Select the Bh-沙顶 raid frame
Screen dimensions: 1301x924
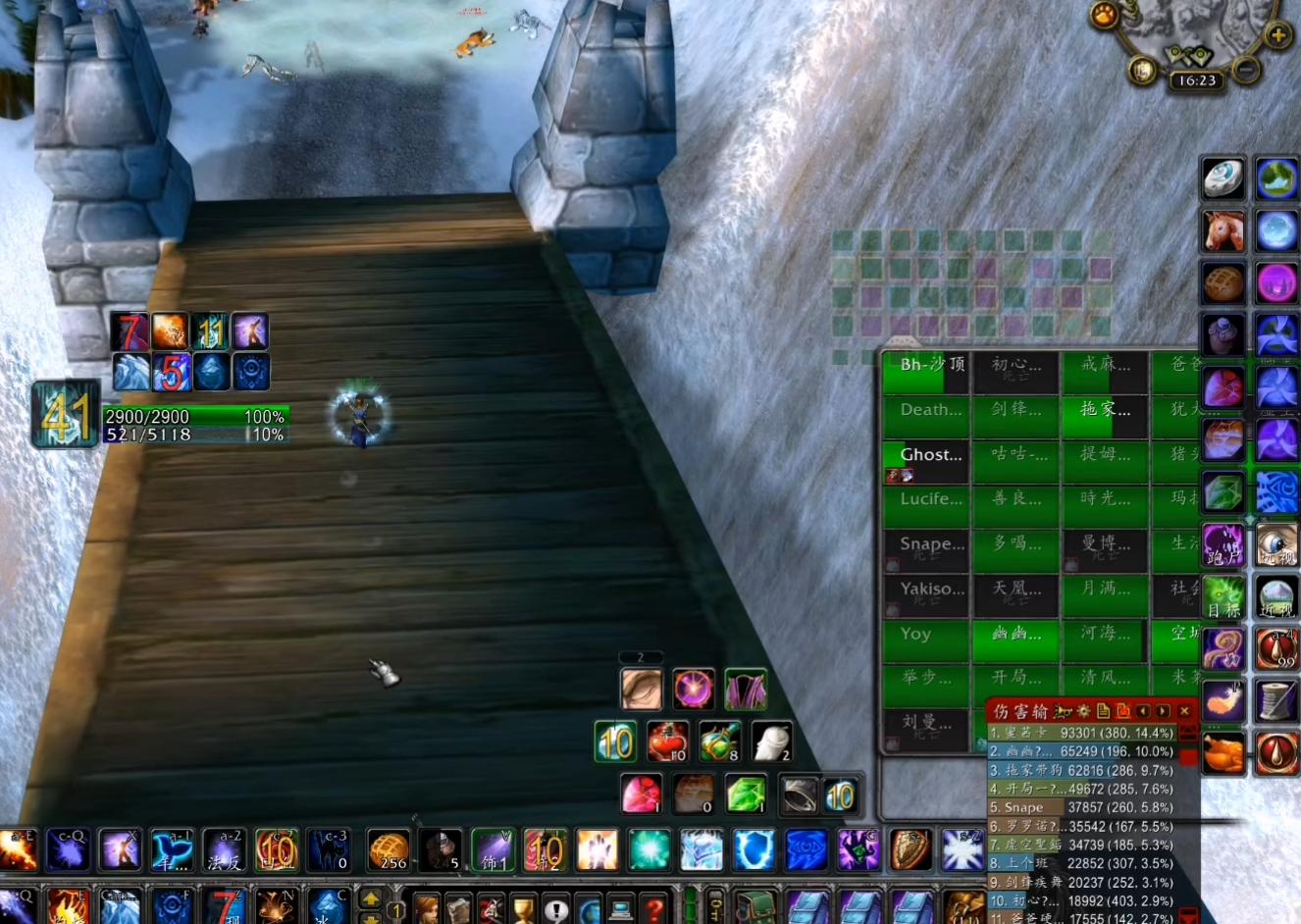(925, 373)
